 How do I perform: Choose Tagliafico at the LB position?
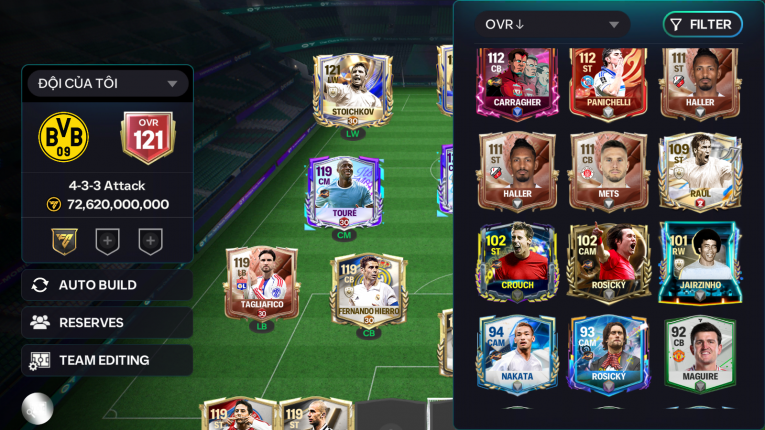point(261,284)
